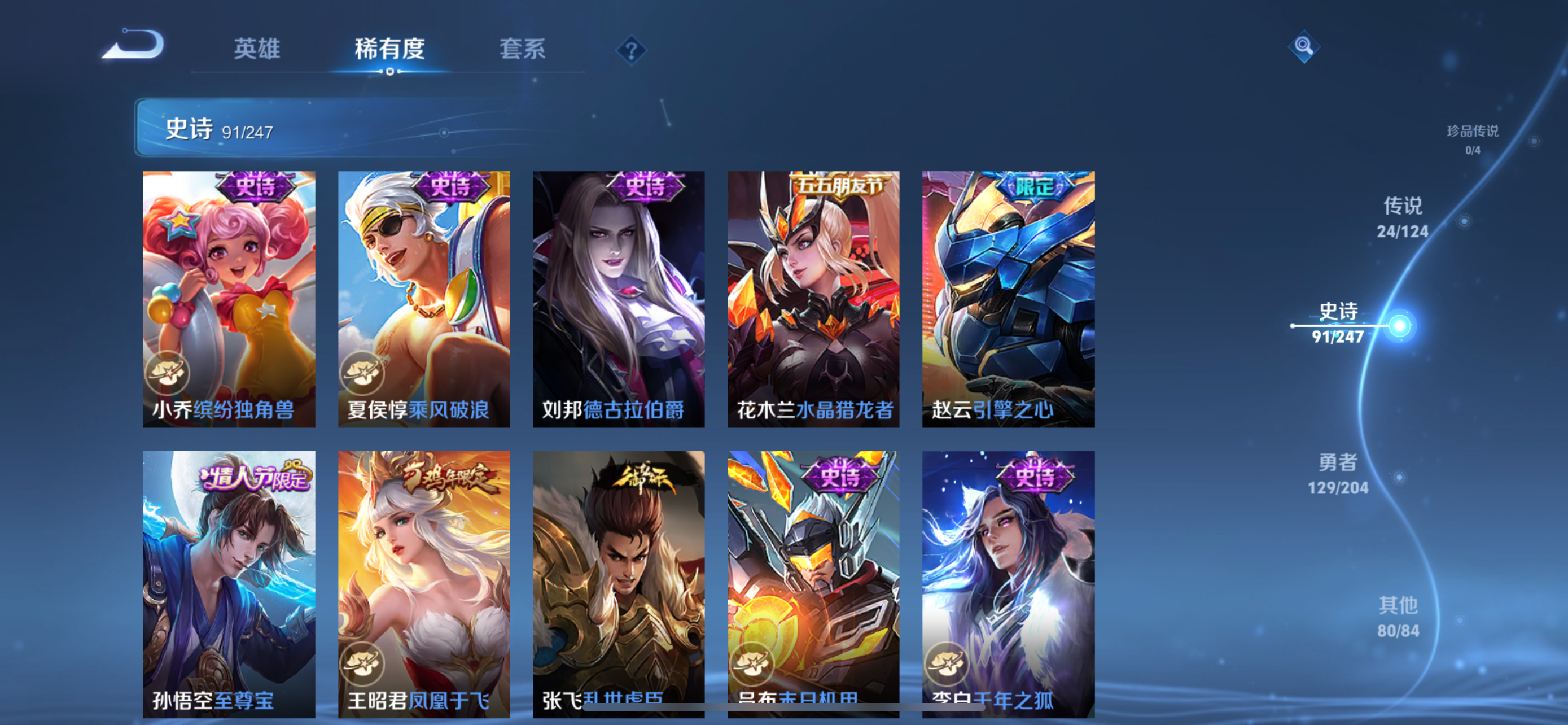Image resolution: width=1568 pixels, height=725 pixels.
Task: Open the 张飞 skin card
Action: tap(619, 583)
